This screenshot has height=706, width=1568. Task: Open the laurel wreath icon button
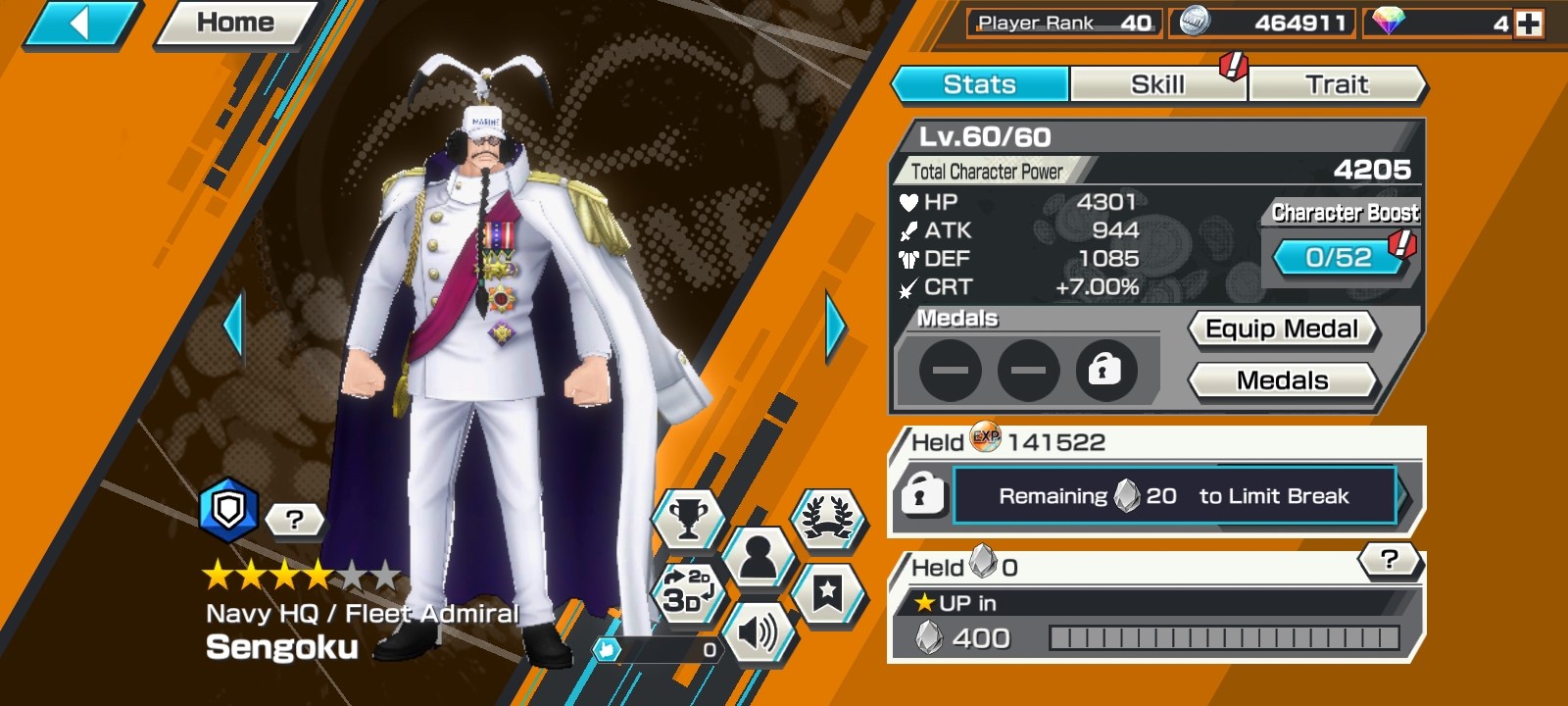point(828,517)
